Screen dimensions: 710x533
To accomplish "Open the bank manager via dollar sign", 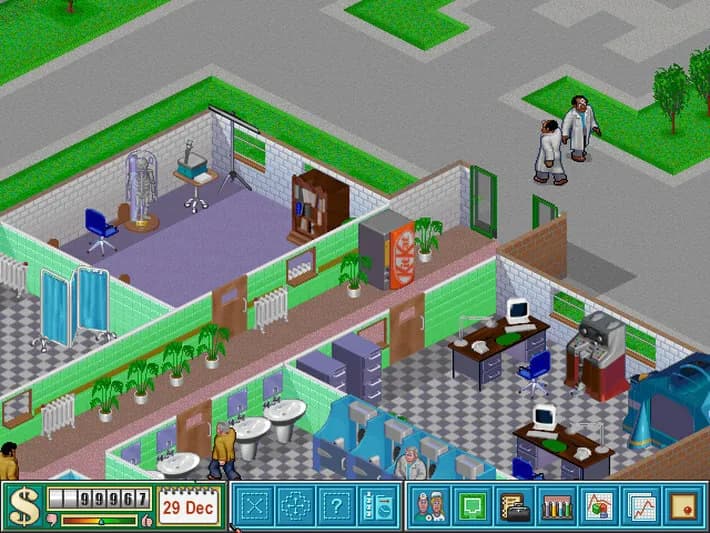I will [x=24, y=507].
